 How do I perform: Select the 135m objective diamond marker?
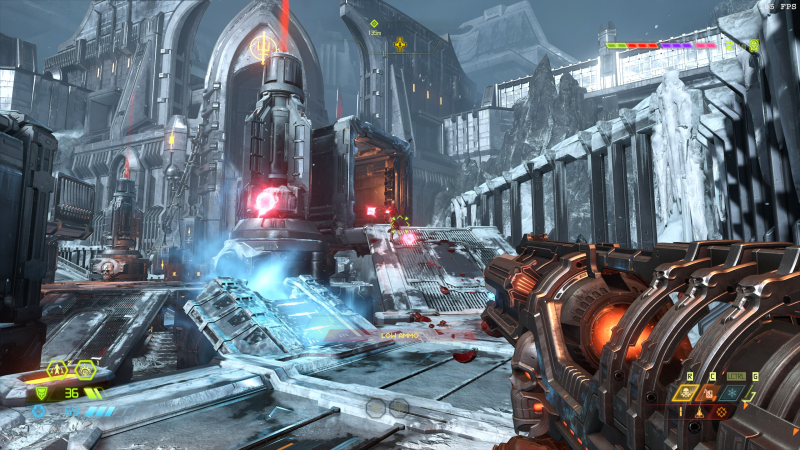click(x=374, y=23)
